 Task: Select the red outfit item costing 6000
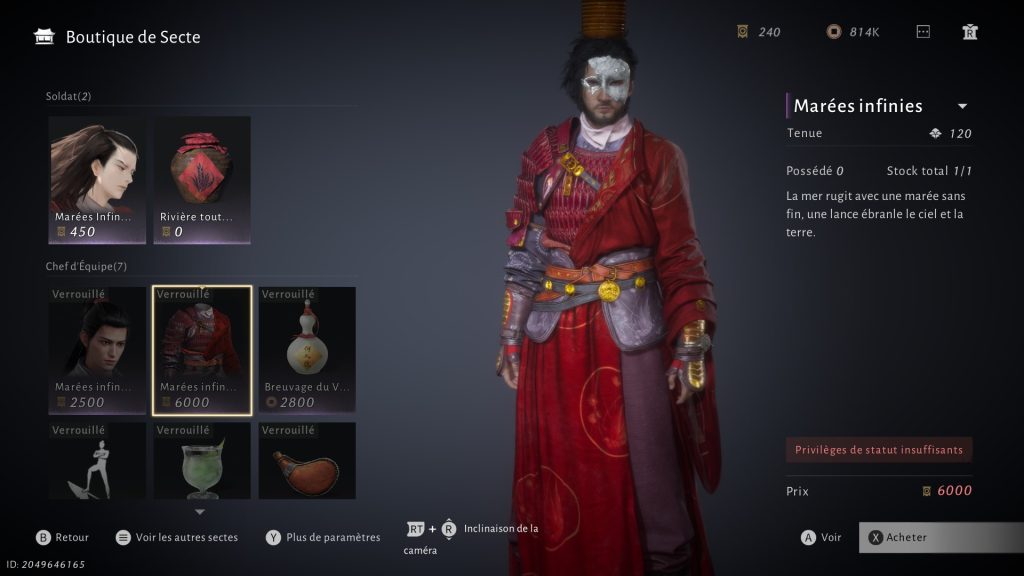pos(202,350)
